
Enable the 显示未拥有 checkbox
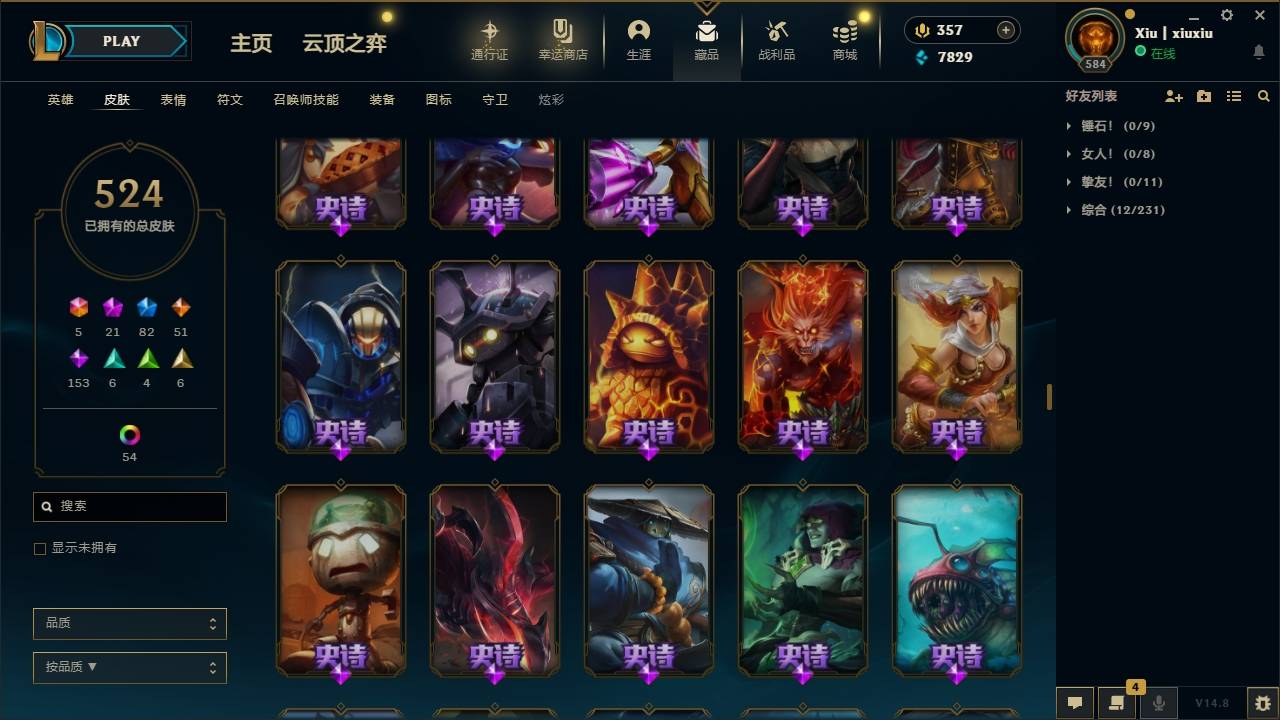(x=40, y=548)
